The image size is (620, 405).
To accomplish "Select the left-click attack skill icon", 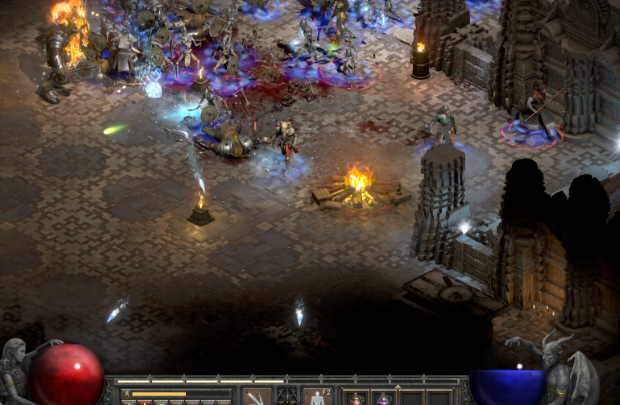I will [256, 398].
